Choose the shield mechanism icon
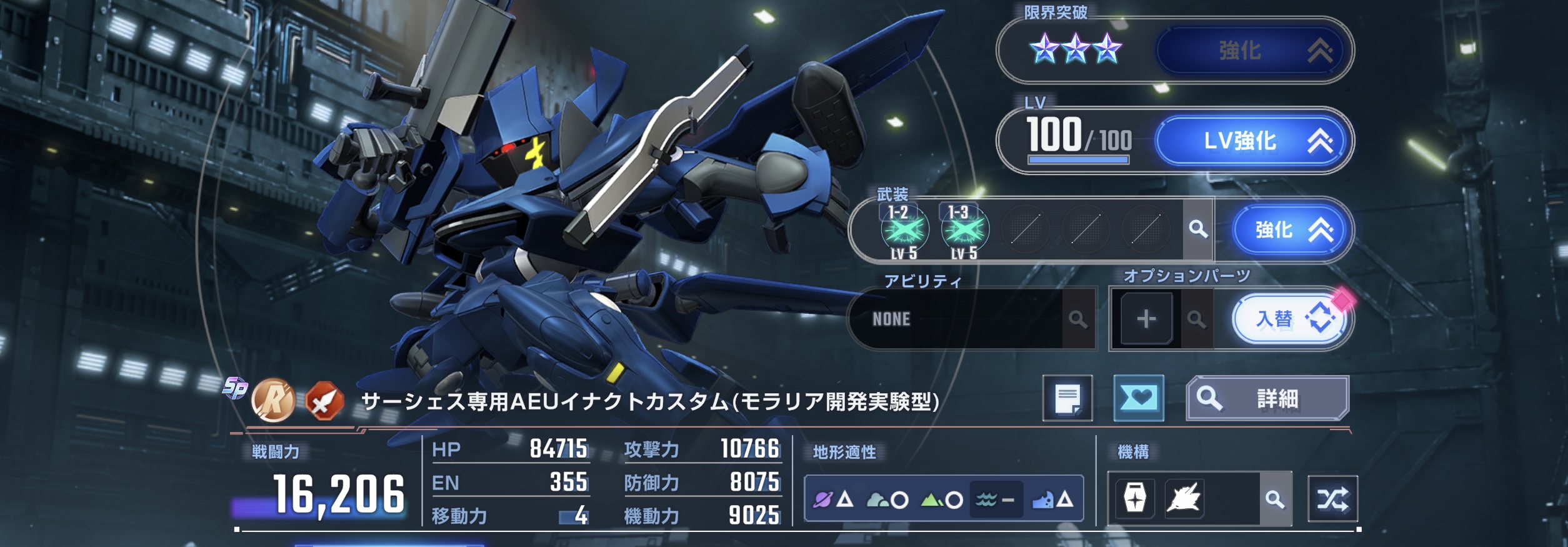This screenshot has width=1568, height=547. pos(1135,499)
